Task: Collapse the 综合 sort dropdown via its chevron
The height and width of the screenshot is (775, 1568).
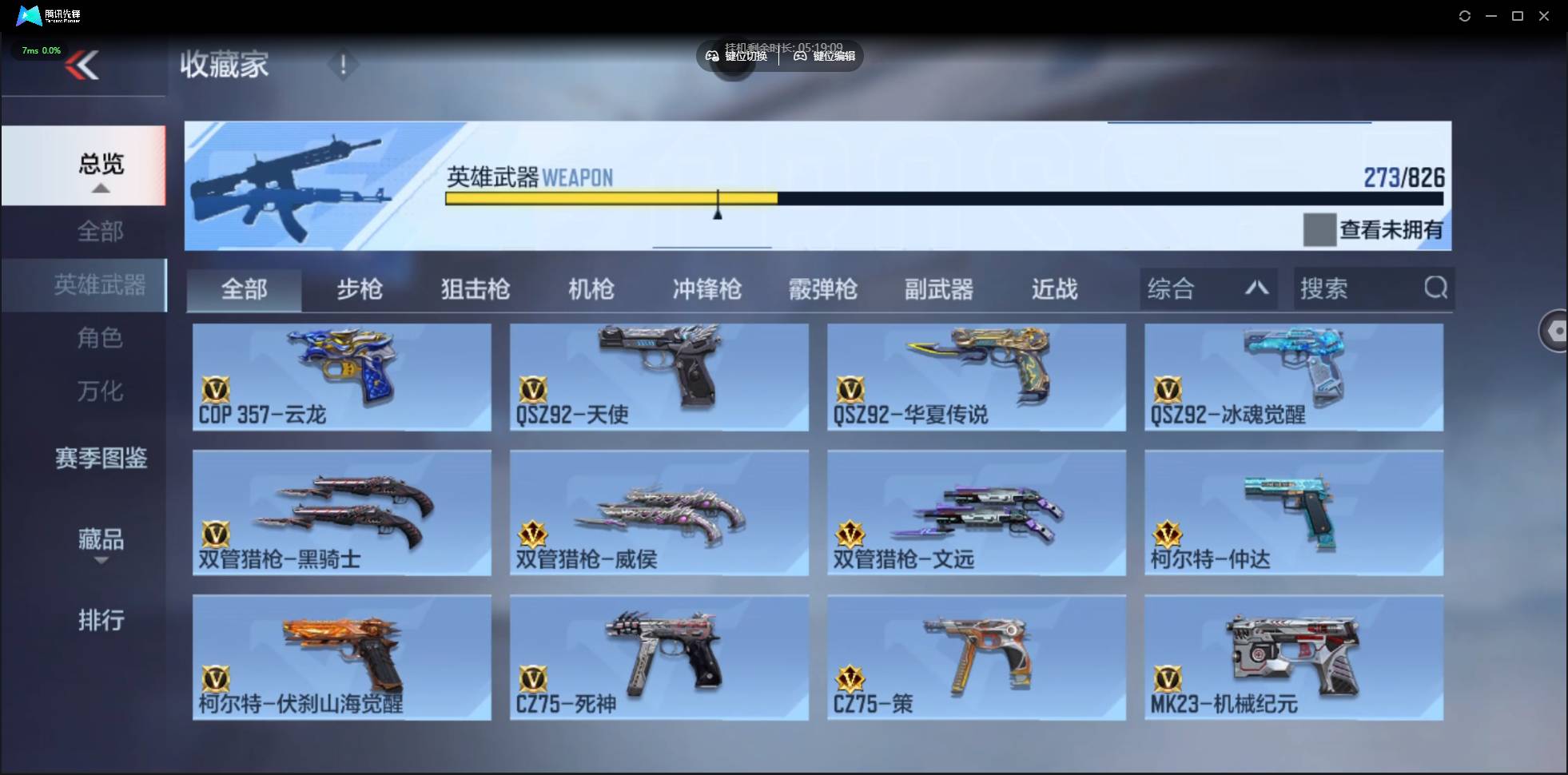Action: (x=1257, y=288)
